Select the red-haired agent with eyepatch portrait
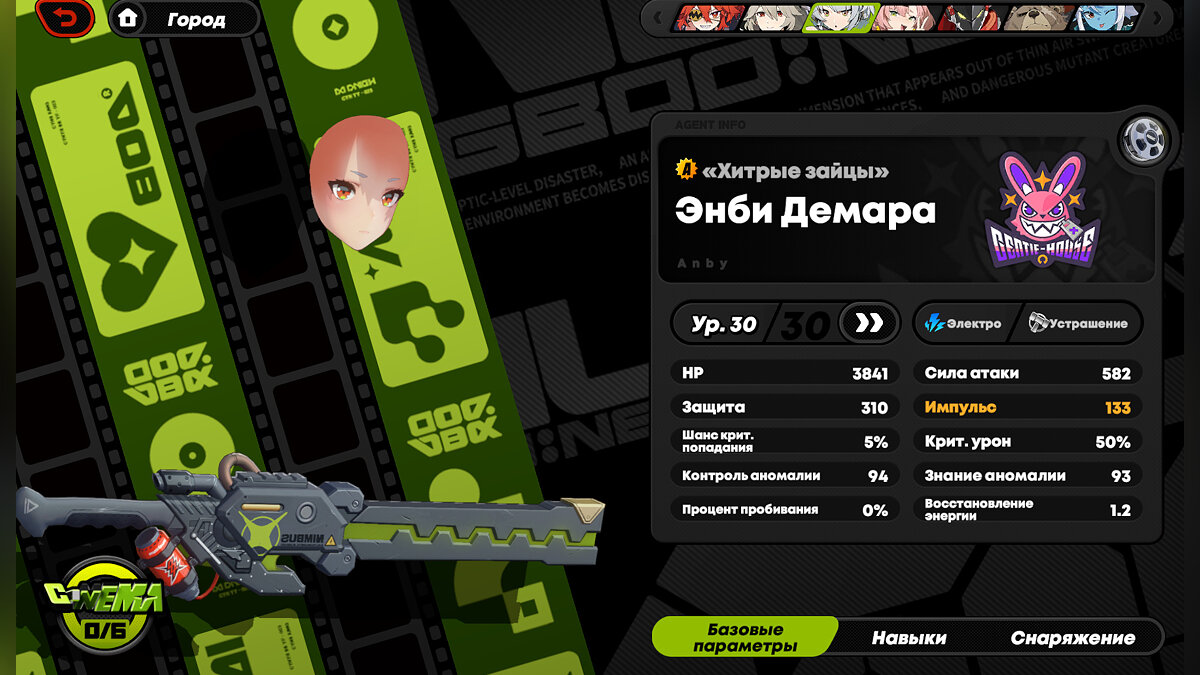Viewport: 1200px width, 675px height. coord(709,18)
